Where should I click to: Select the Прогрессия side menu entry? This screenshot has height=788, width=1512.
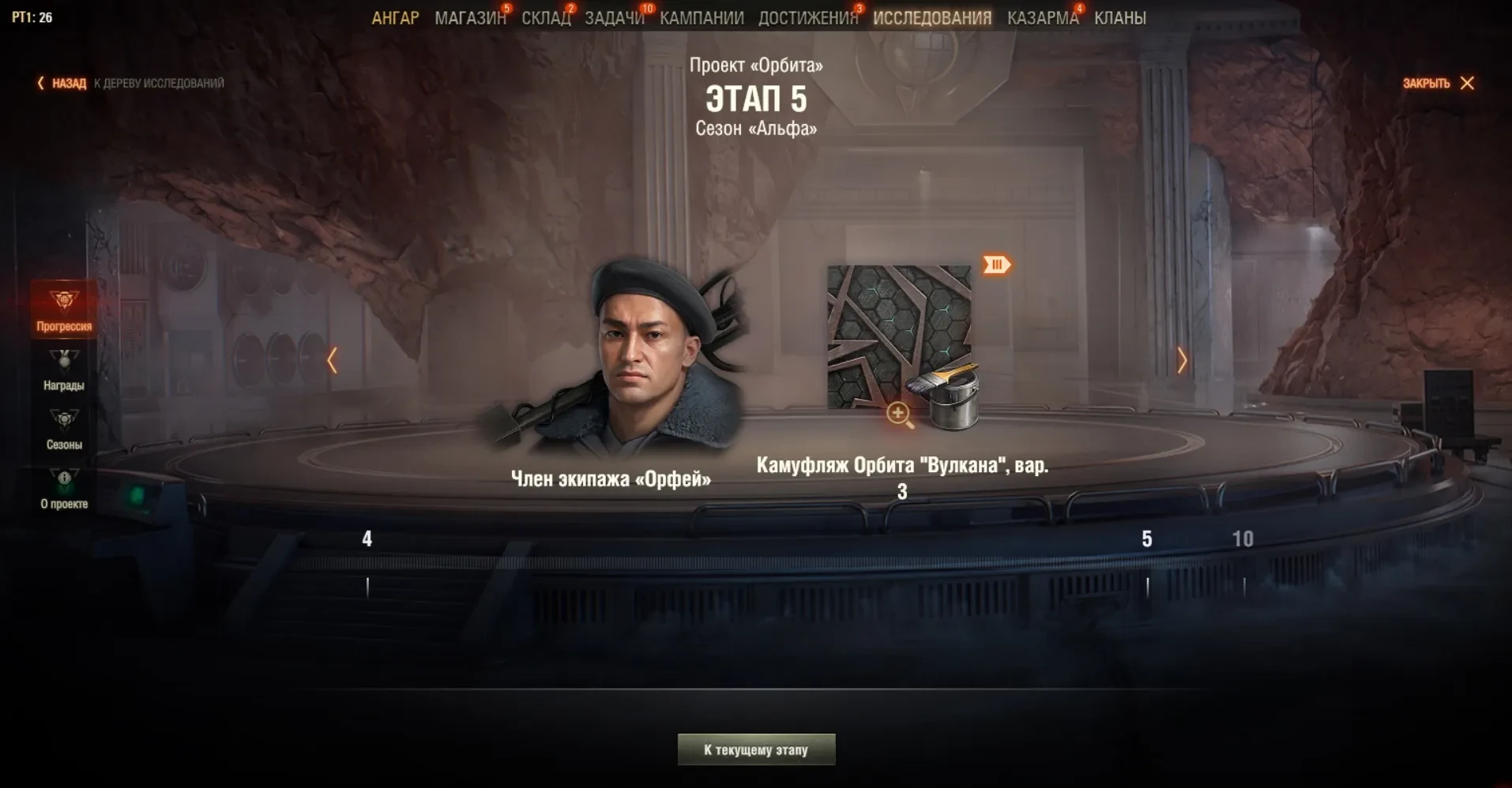coord(64,310)
